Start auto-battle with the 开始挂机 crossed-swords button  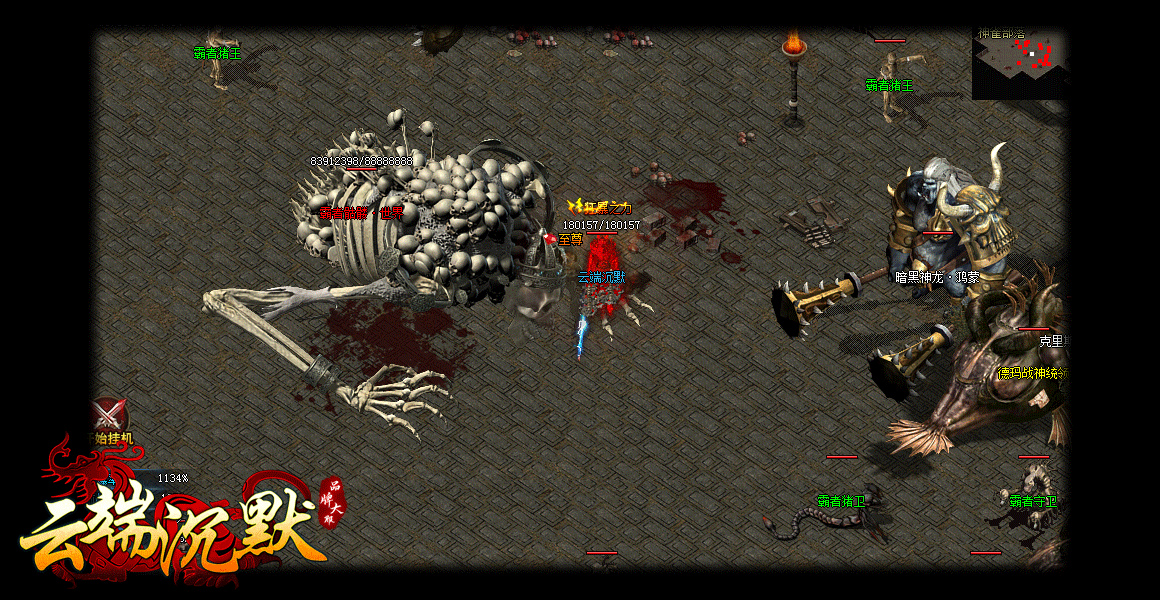110,416
